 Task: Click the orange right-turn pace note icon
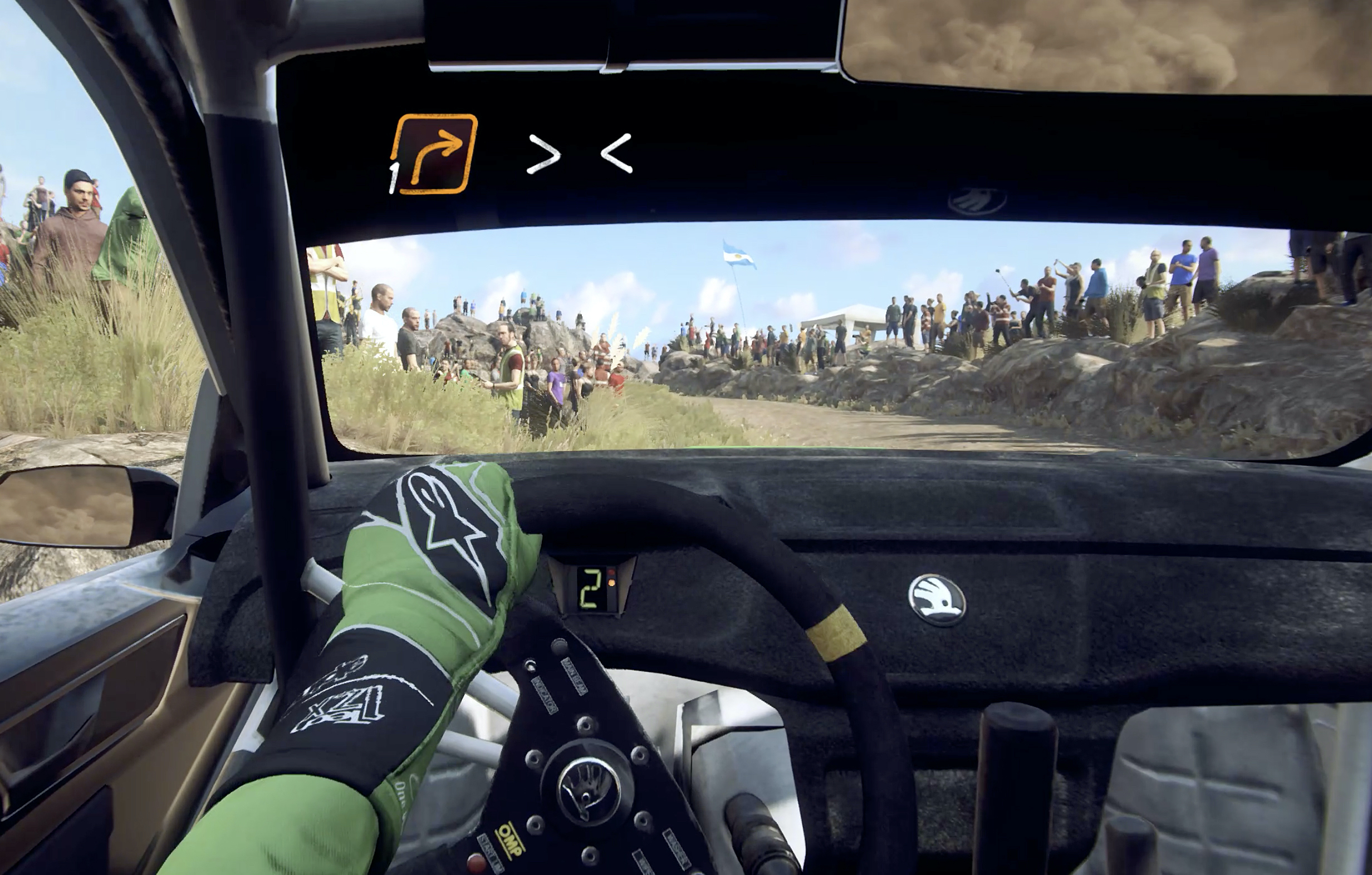click(436, 153)
